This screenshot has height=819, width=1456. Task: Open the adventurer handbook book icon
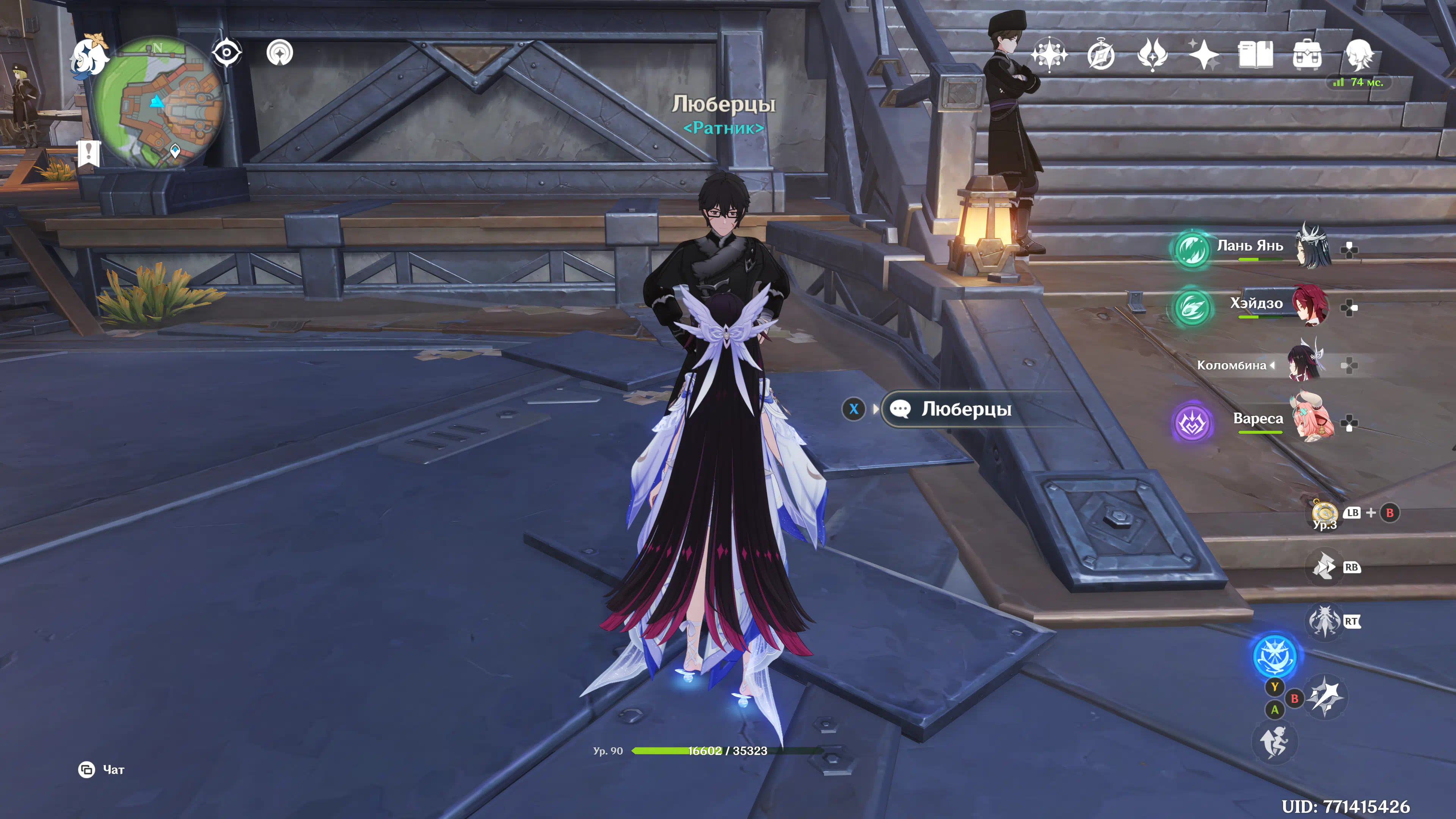[1255, 55]
